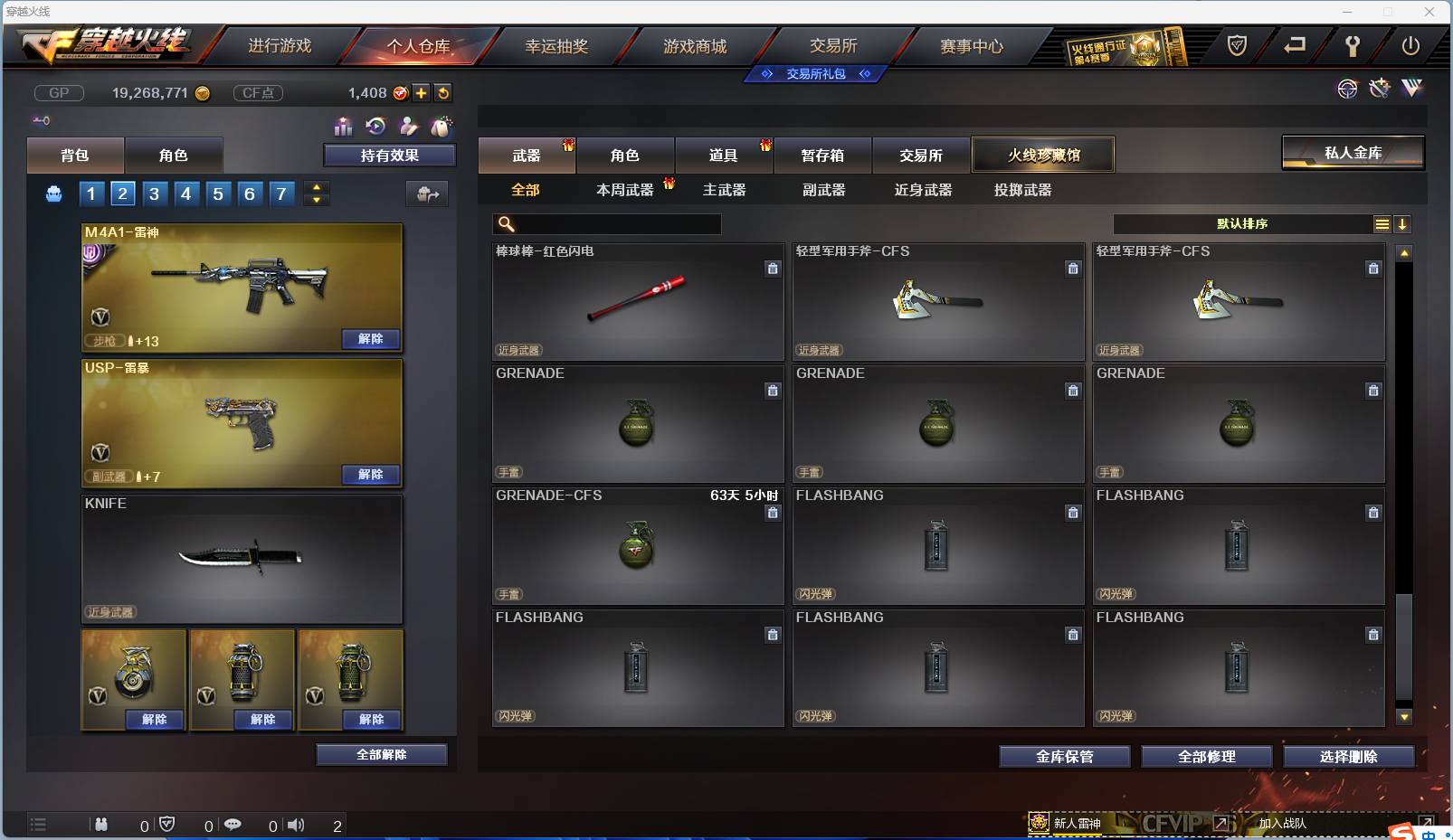Click the up stepper arrow beside page 7
1453x840 pixels.
(316, 187)
